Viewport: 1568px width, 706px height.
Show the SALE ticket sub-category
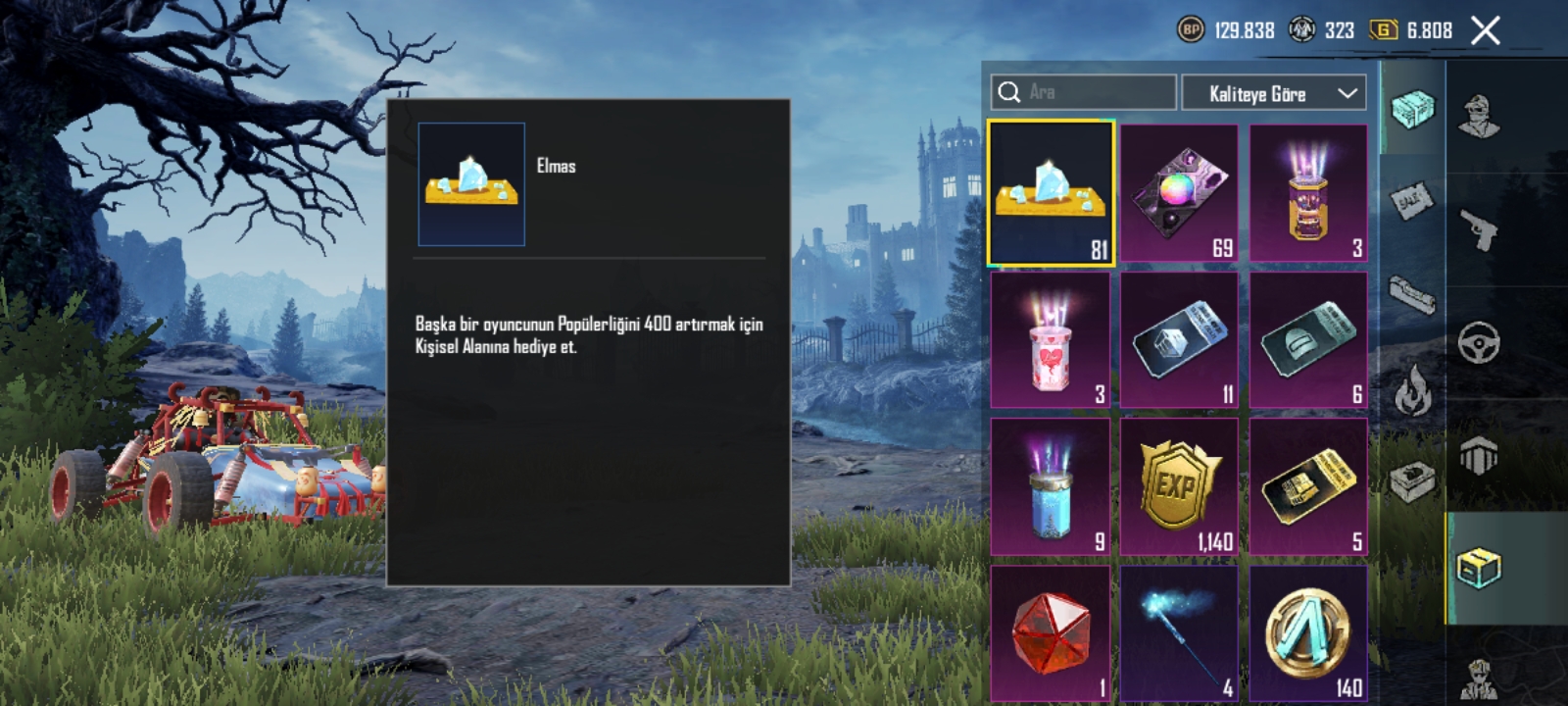1412,201
